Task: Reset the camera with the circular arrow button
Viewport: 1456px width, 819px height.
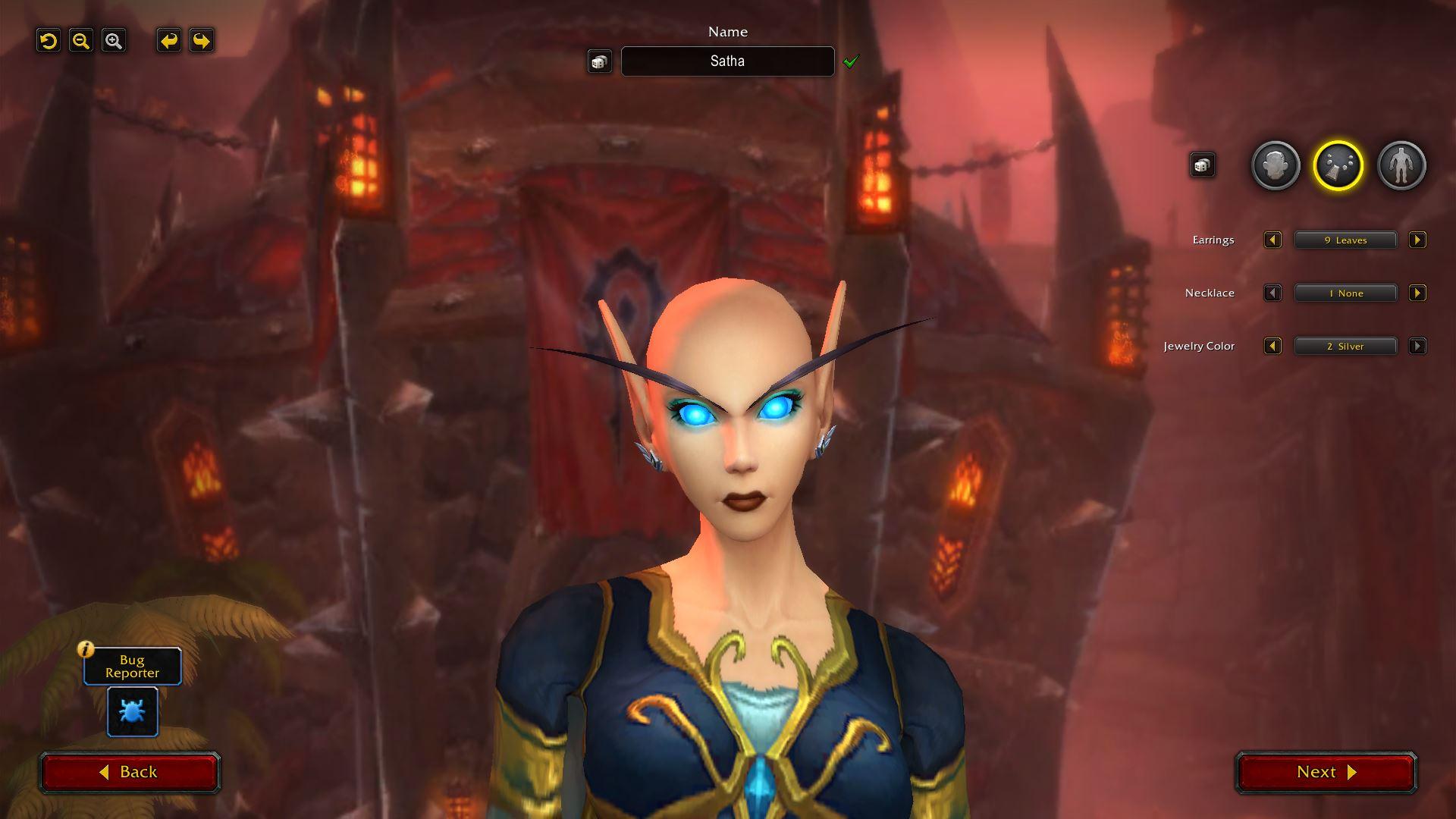Action: 49,41
